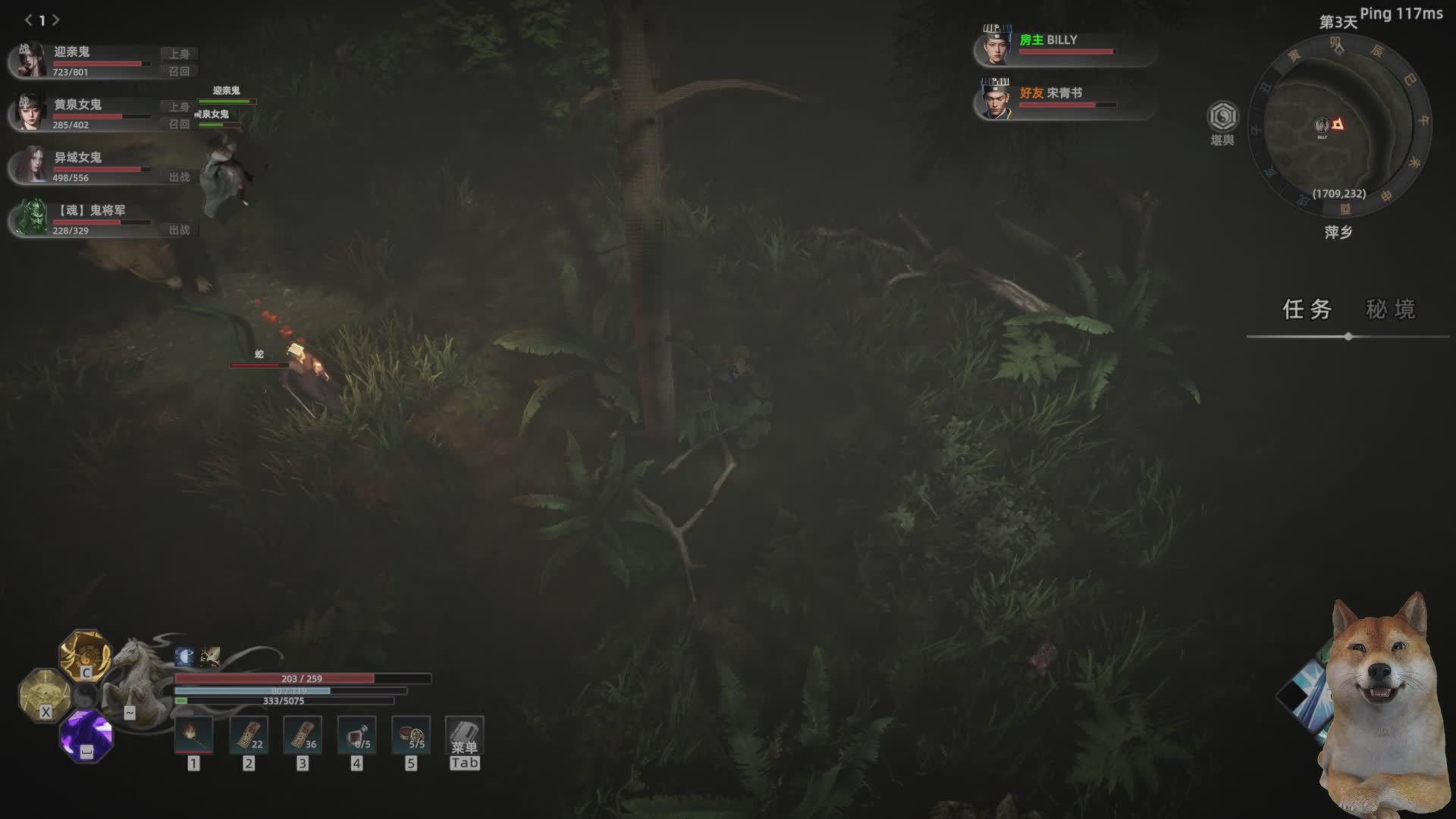Select the torch hotbar slot
This screenshot has height=819, width=1456.
point(194,735)
